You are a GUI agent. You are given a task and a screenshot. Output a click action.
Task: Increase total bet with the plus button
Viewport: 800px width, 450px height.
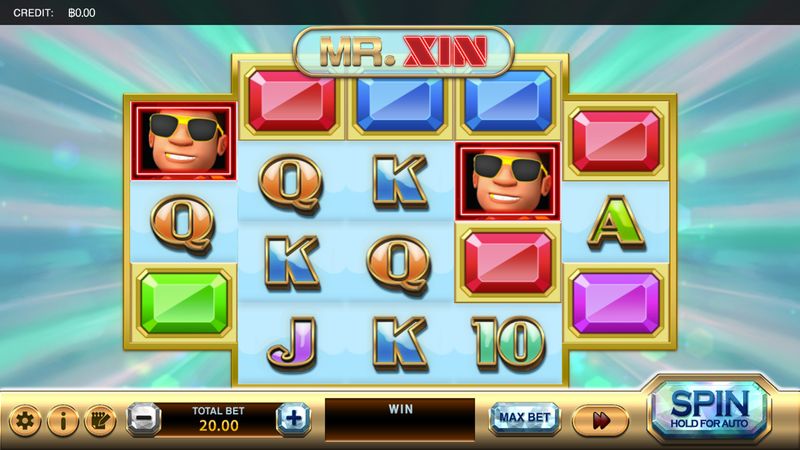click(x=293, y=419)
